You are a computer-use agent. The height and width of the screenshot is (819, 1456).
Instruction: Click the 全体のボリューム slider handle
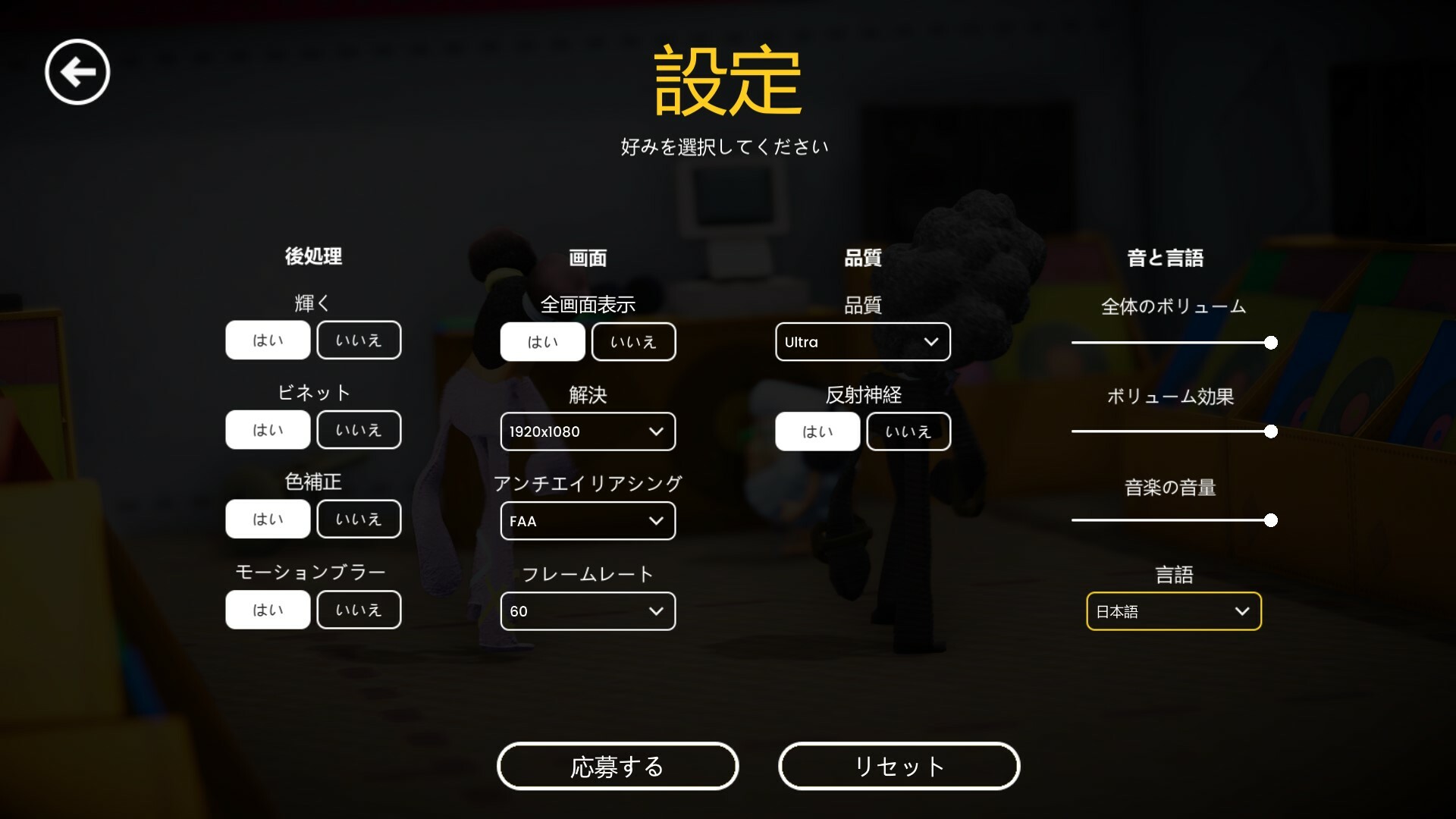pyautogui.click(x=1270, y=343)
